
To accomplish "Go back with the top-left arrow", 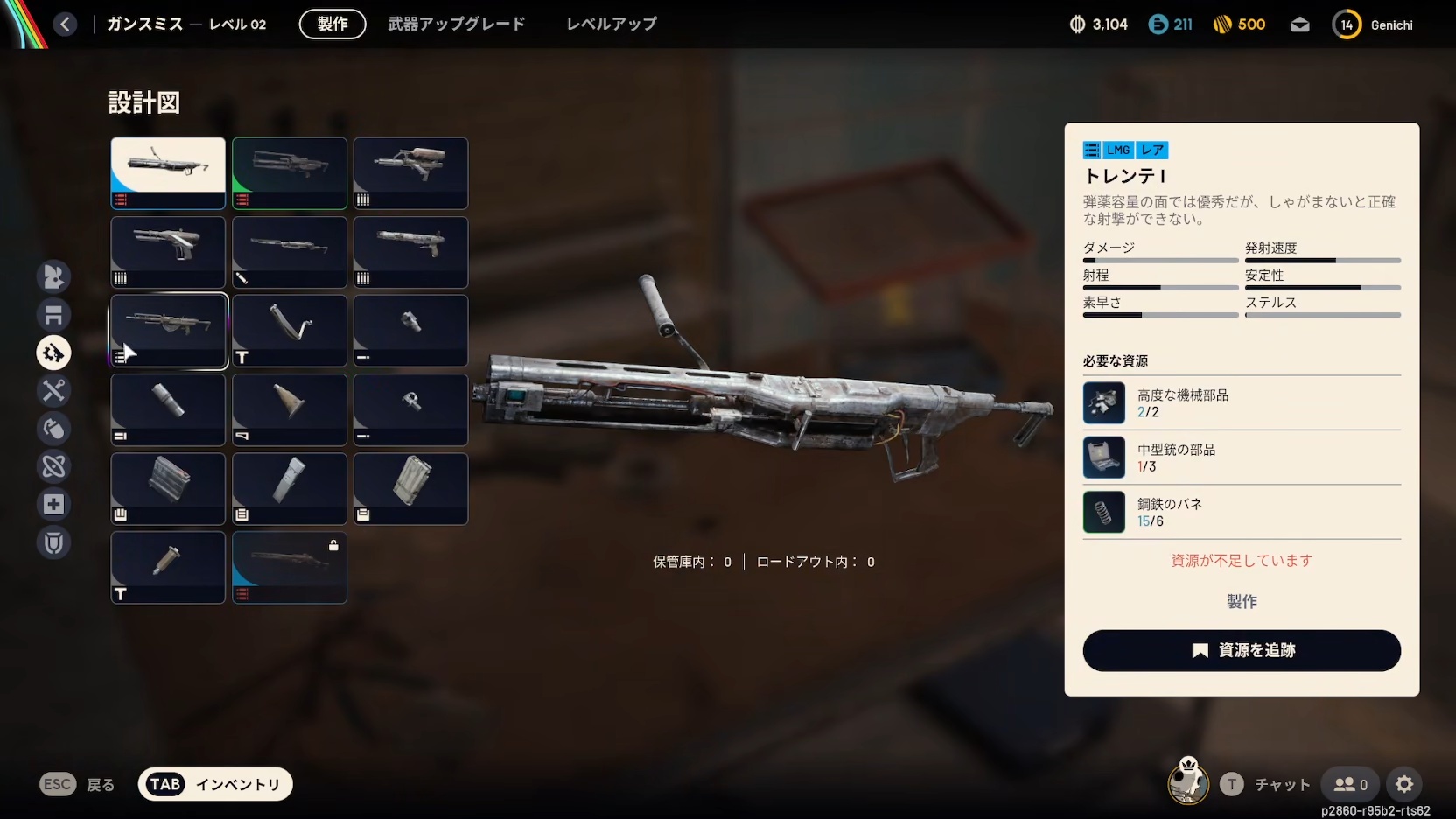I will tap(65, 24).
